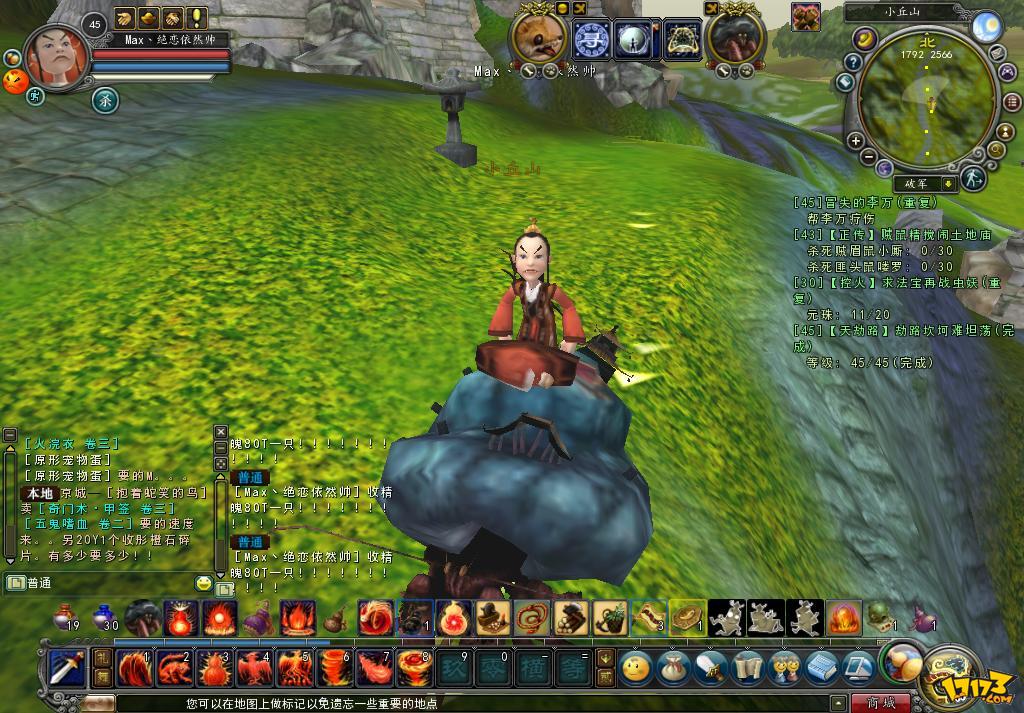Activate the fire phoenix skill in slot 4
1024x713 pixels.
257,666
